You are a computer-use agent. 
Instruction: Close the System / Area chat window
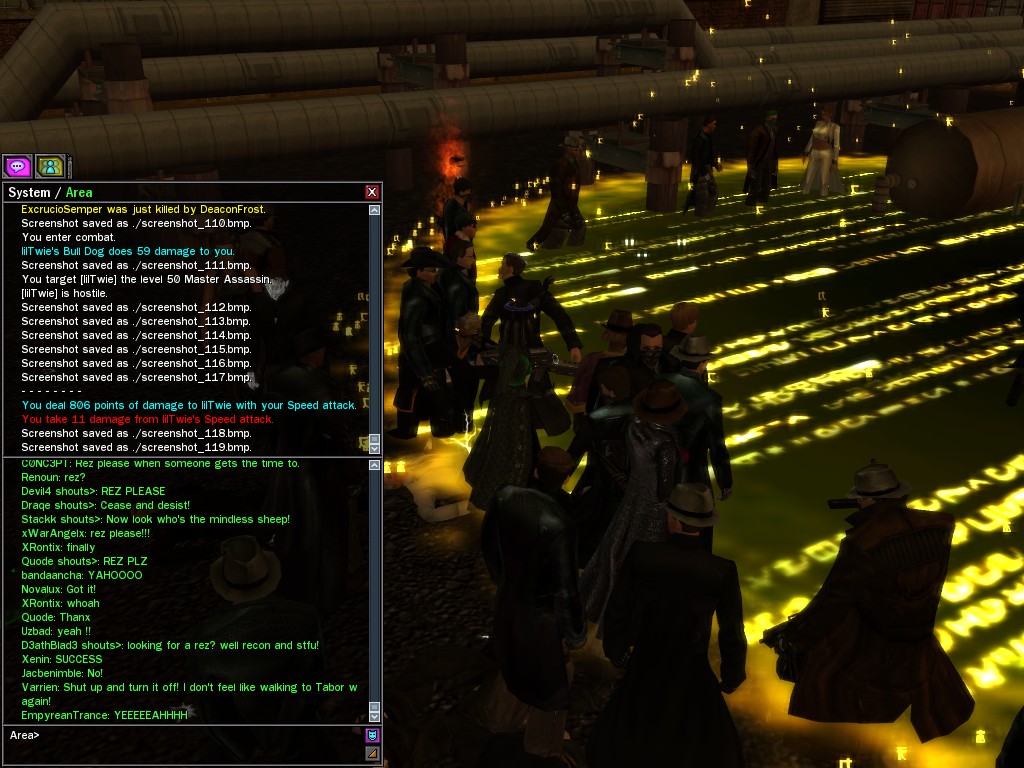tap(372, 192)
